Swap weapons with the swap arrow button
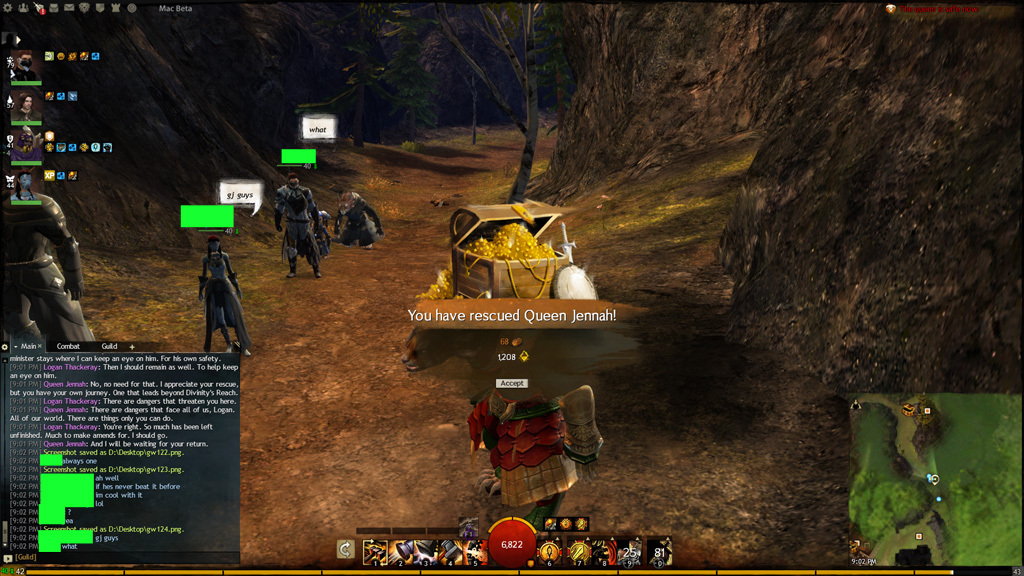 pyautogui.click(x=345, y=549)
